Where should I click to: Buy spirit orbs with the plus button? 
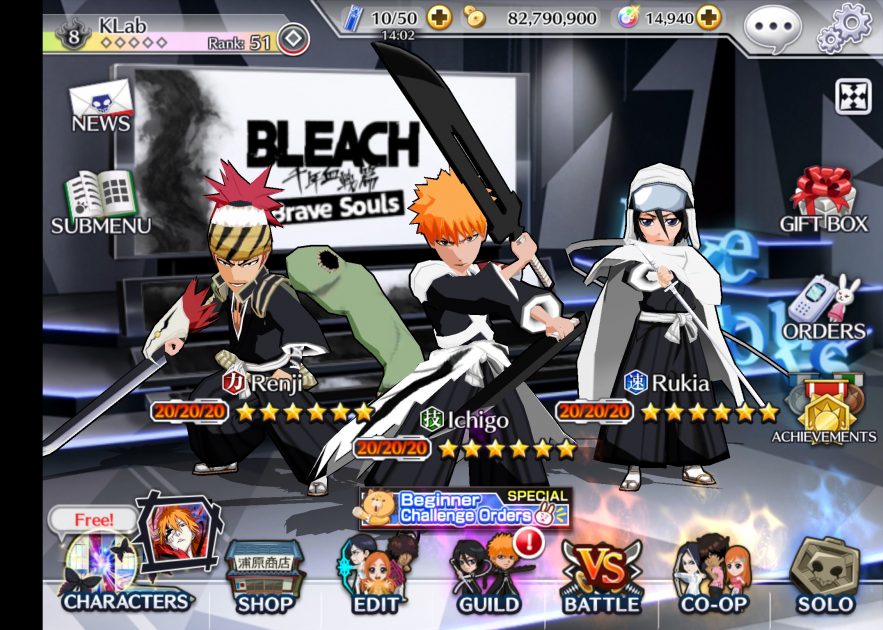point(708,18)
